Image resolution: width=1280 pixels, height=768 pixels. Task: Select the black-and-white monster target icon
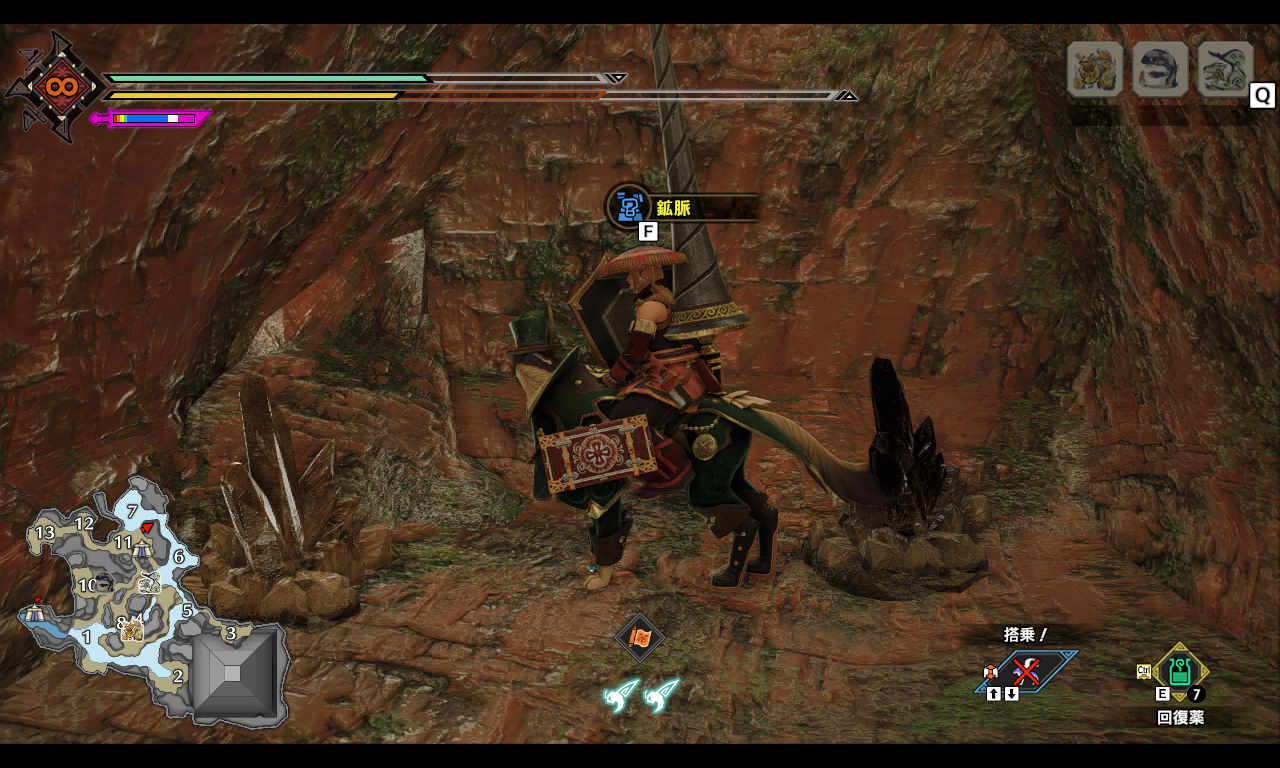tap(1160, 69)
